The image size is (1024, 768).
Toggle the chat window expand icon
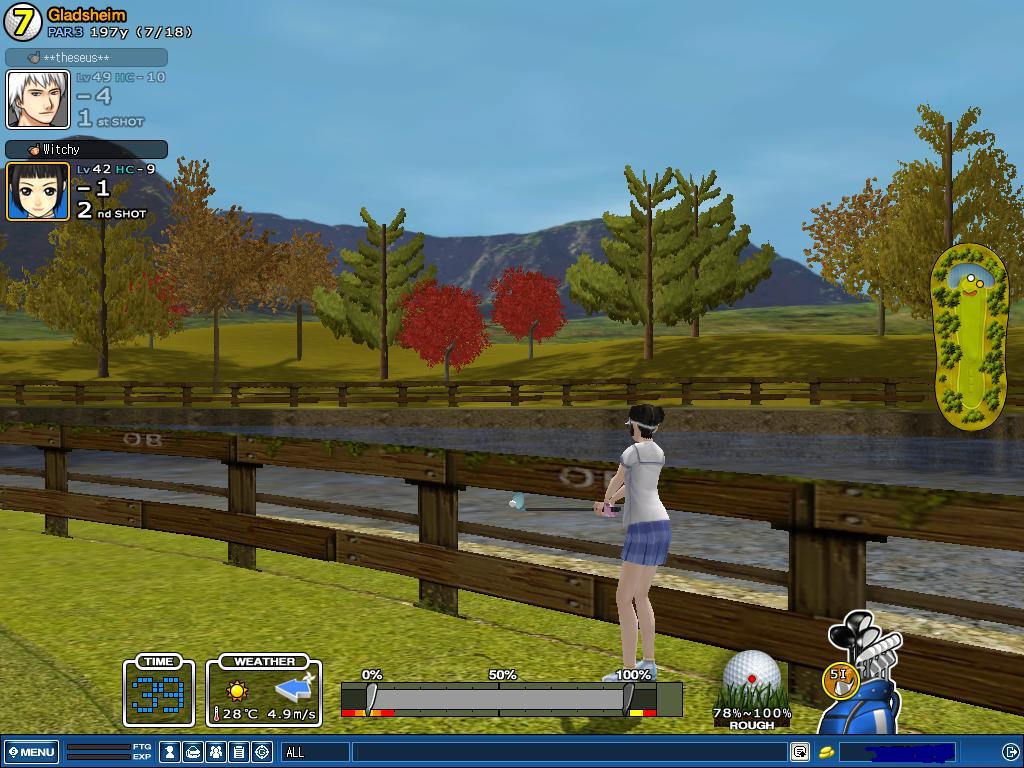coord(800,752)
